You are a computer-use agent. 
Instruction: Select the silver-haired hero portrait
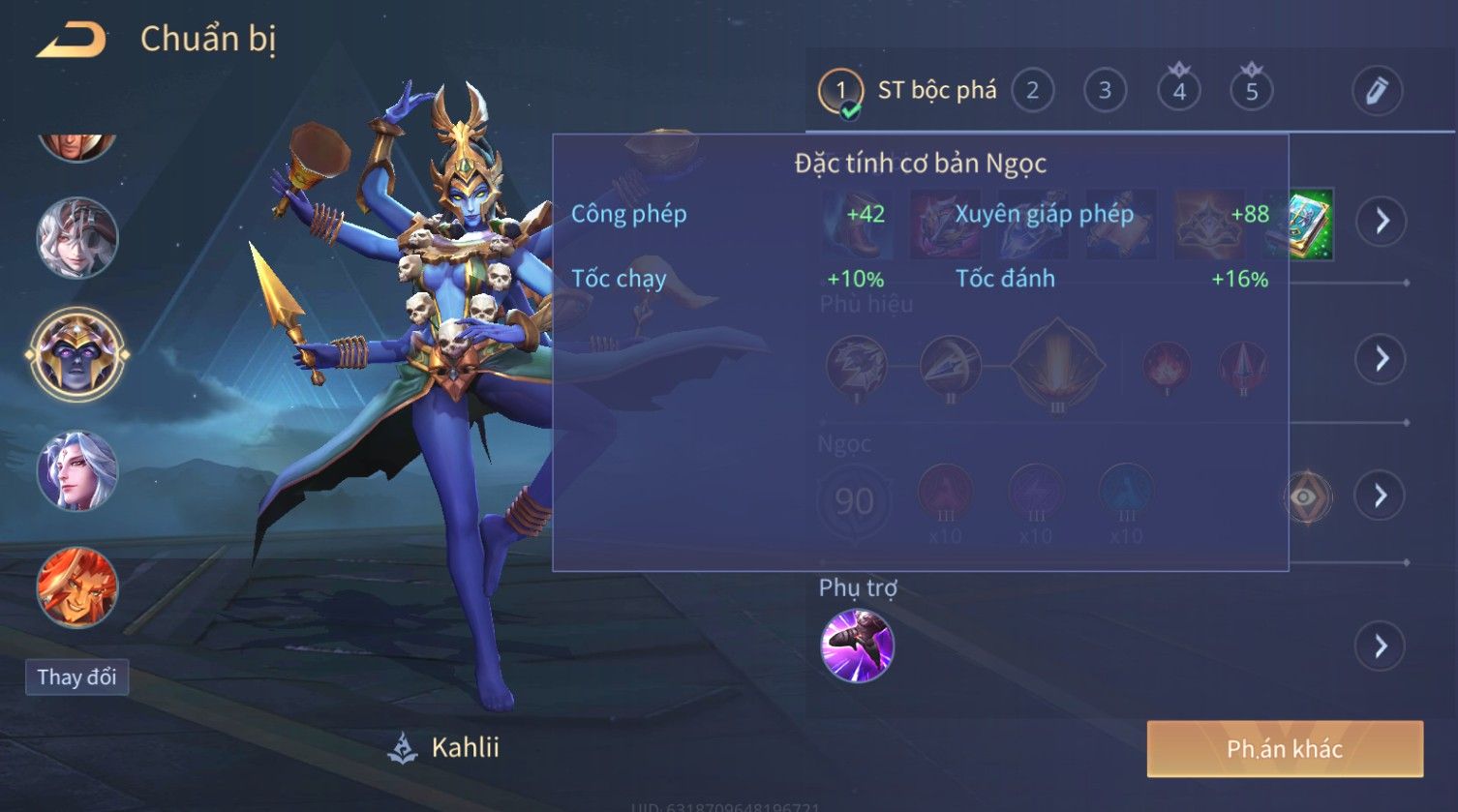coord(76,238)
